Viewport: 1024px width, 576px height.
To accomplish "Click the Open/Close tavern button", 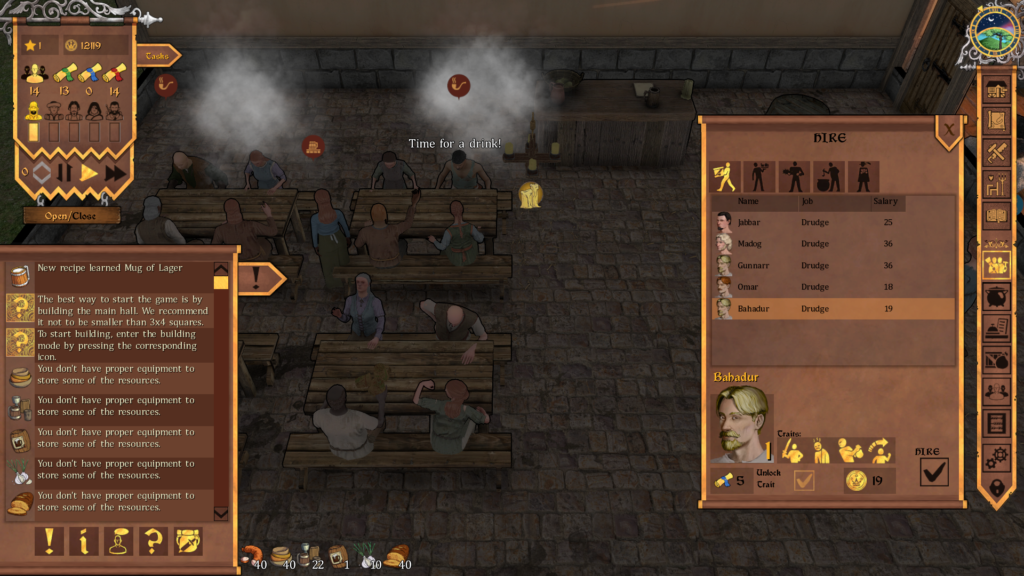I will (x=73, y=216).
